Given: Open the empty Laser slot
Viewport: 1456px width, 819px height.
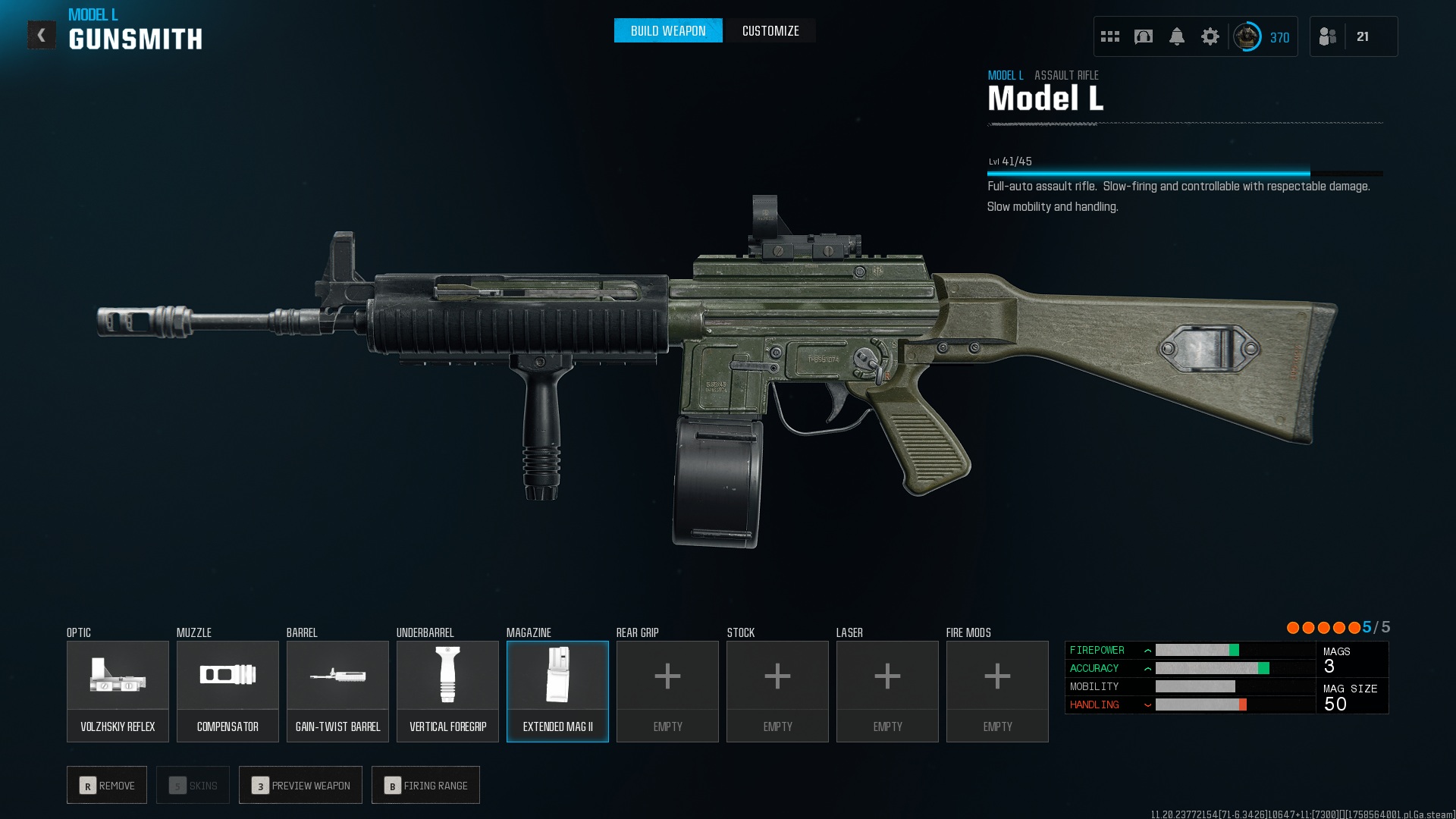Looking at the screenshot, I should (887, 691).
